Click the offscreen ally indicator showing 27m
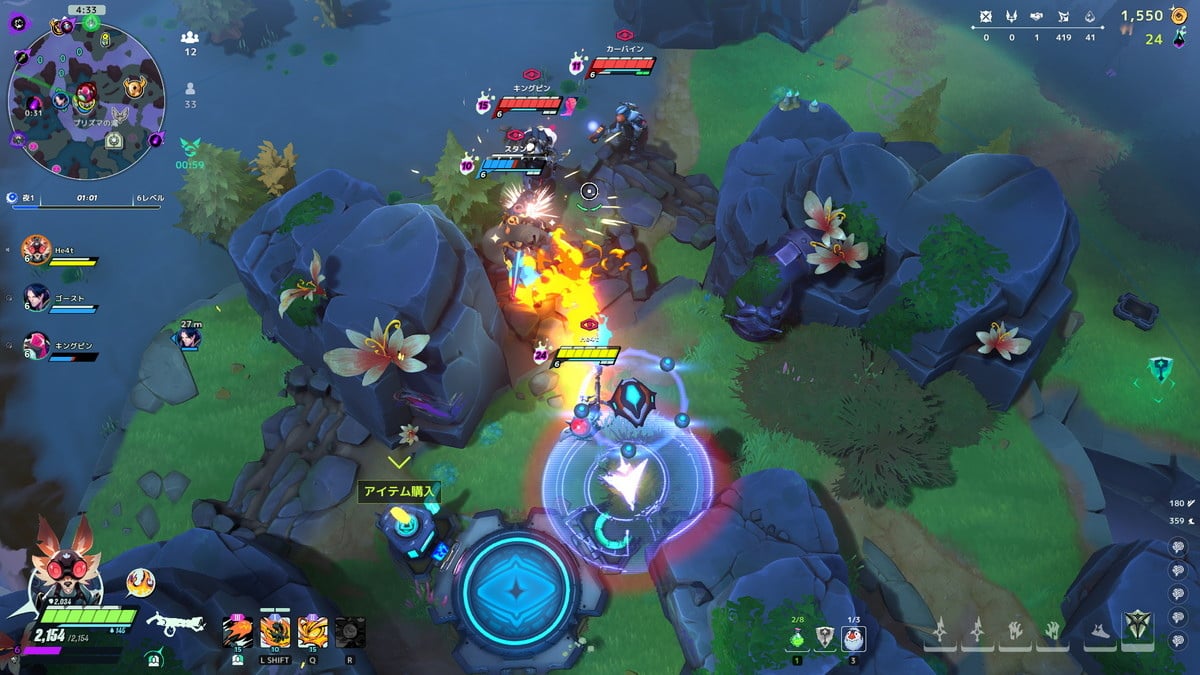This screenshot has height=675, width=1200. pos(186,336)
